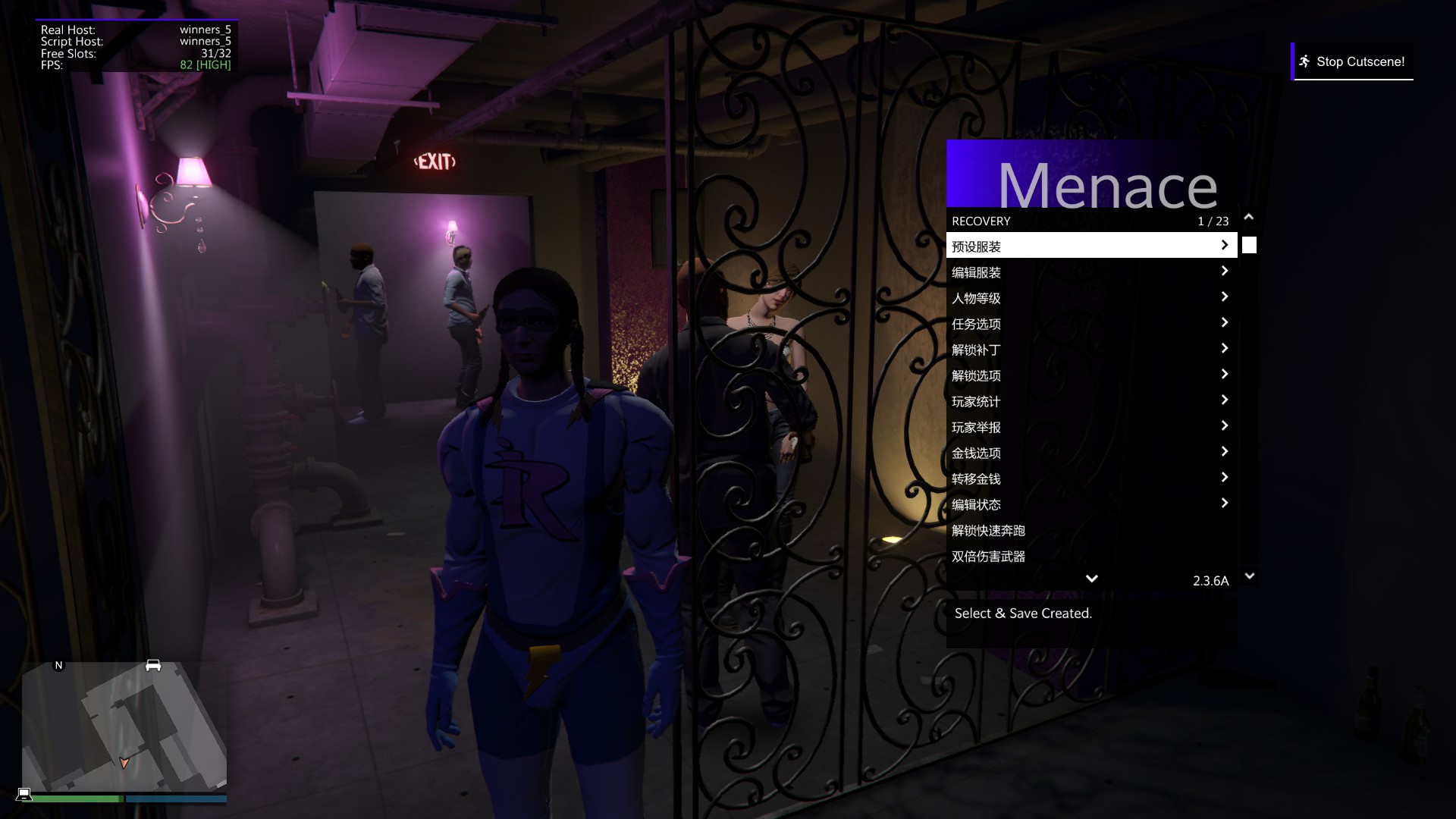The width and height of the screenshot is (1456, 819).
Task: Click the scrollbar up arrow
Action: pos(1249,218)
